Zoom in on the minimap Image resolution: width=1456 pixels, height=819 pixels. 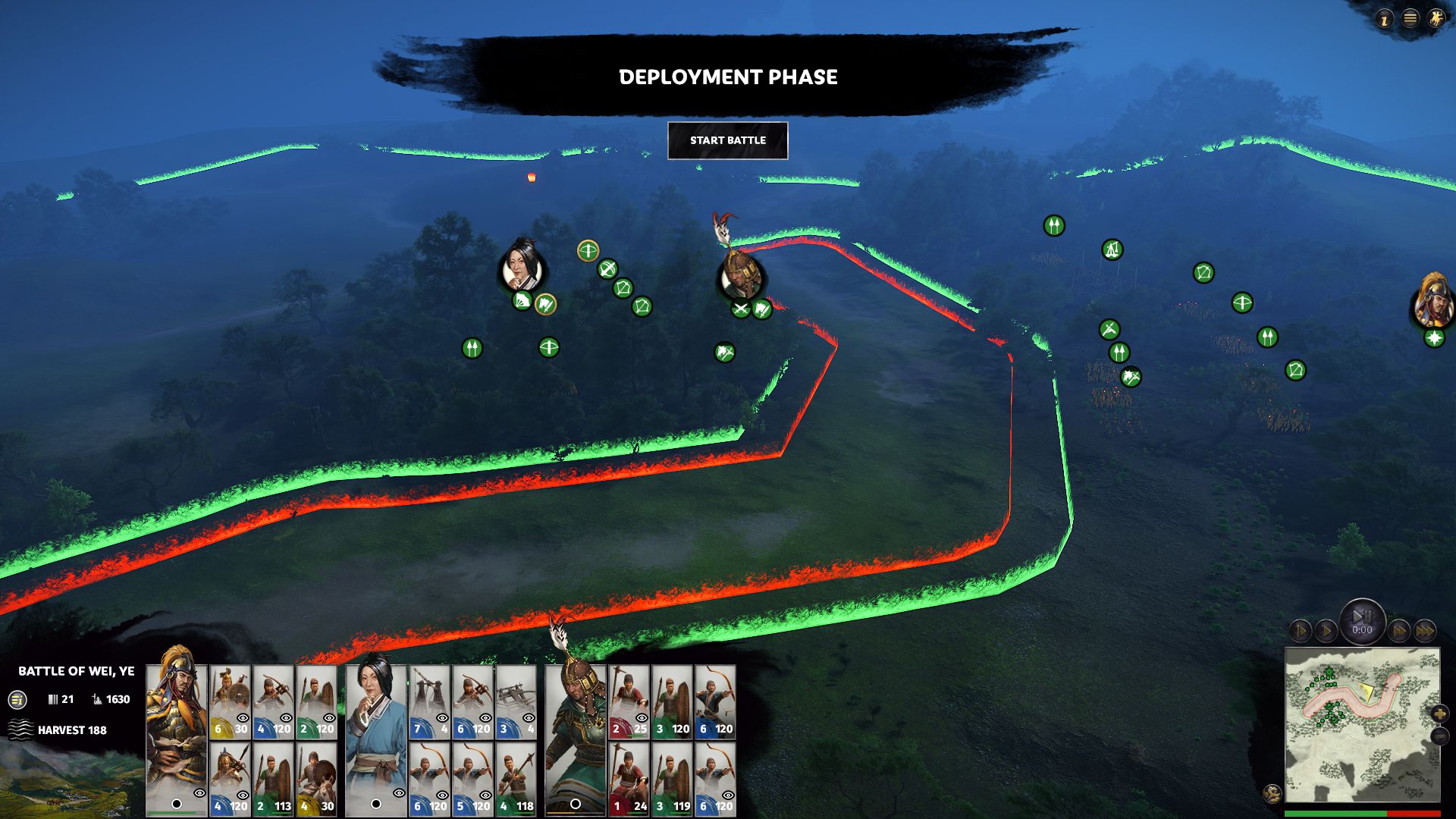[1440, 714]
